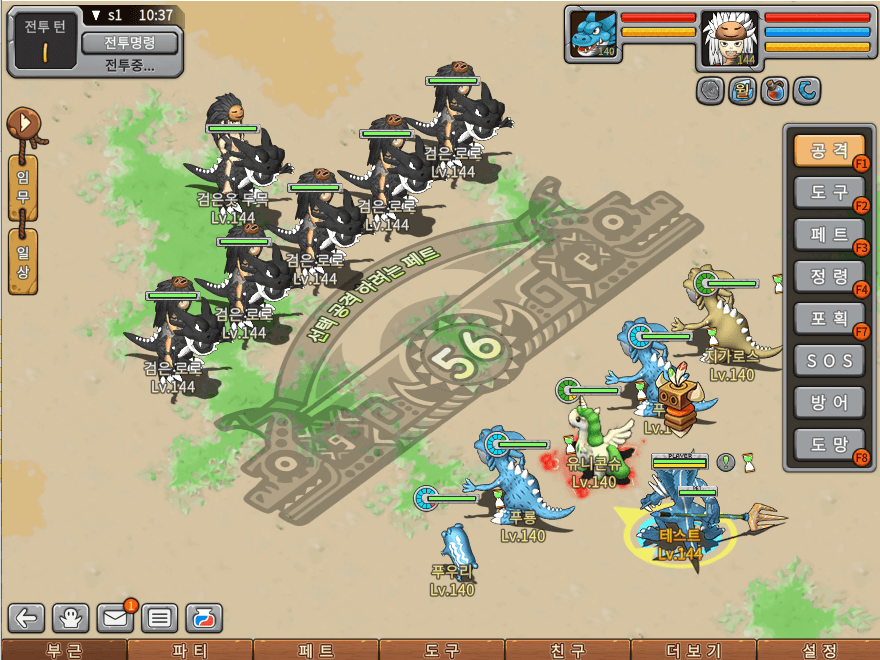
Task: Open the 도구 (Item) battle command
Action: 829,192
